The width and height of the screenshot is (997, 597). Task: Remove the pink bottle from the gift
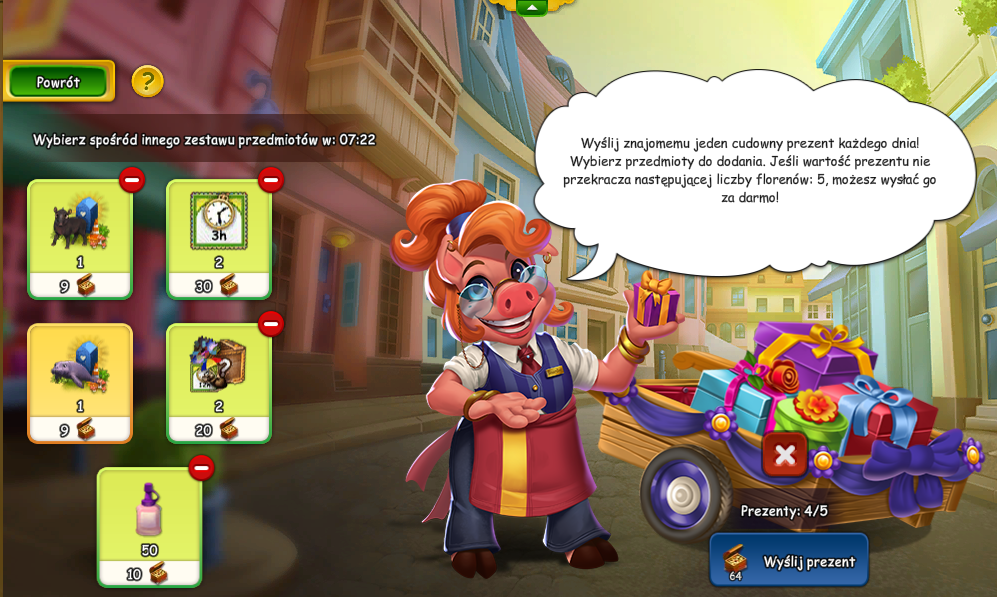[x=201, y=468]
